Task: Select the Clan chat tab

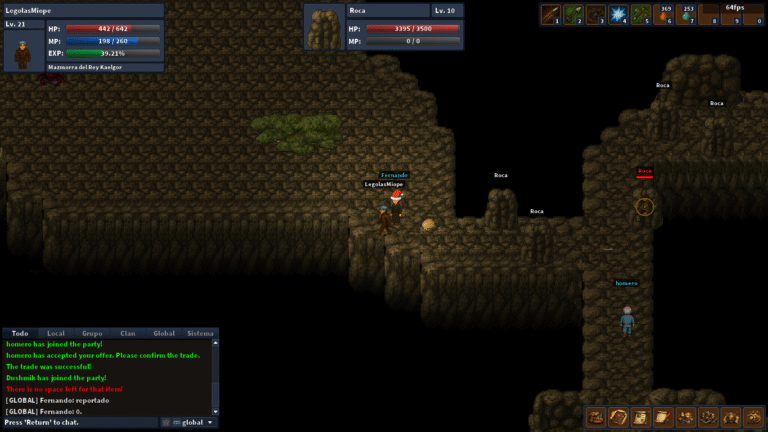Action: coord(128,333)
